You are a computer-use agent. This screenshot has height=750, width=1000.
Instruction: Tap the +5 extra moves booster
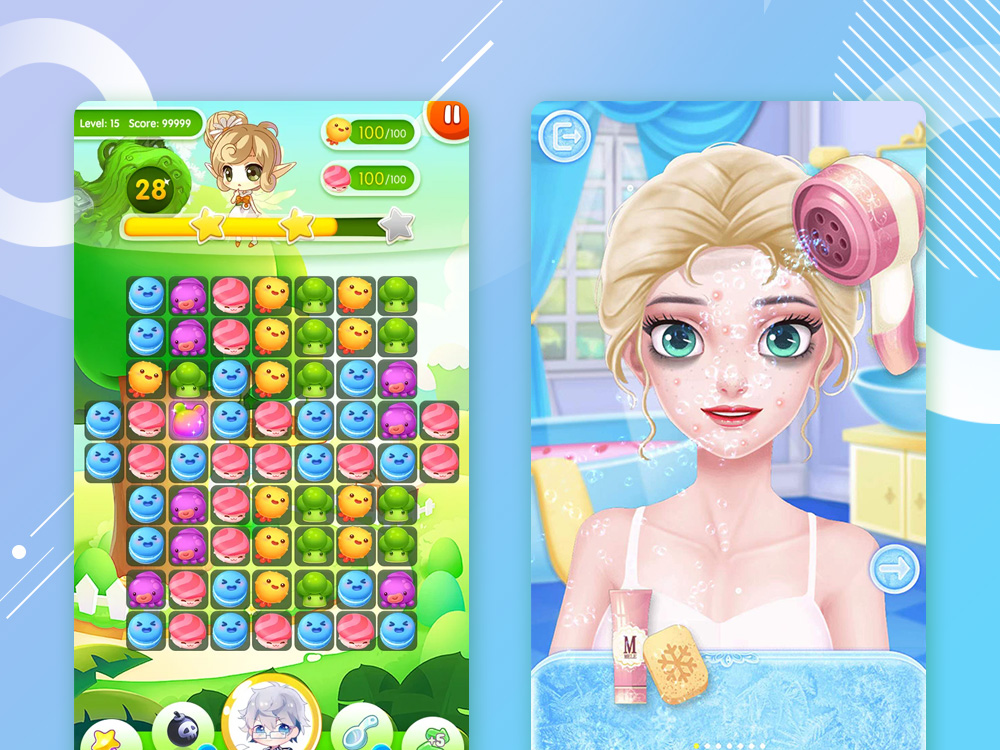[x=434, y=738]
